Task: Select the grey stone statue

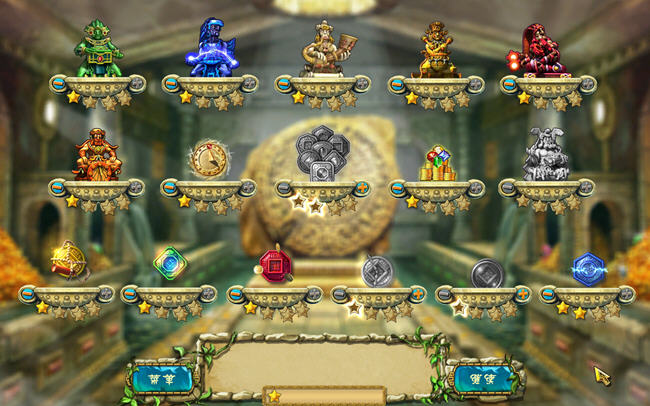Action: coord(546,154)
